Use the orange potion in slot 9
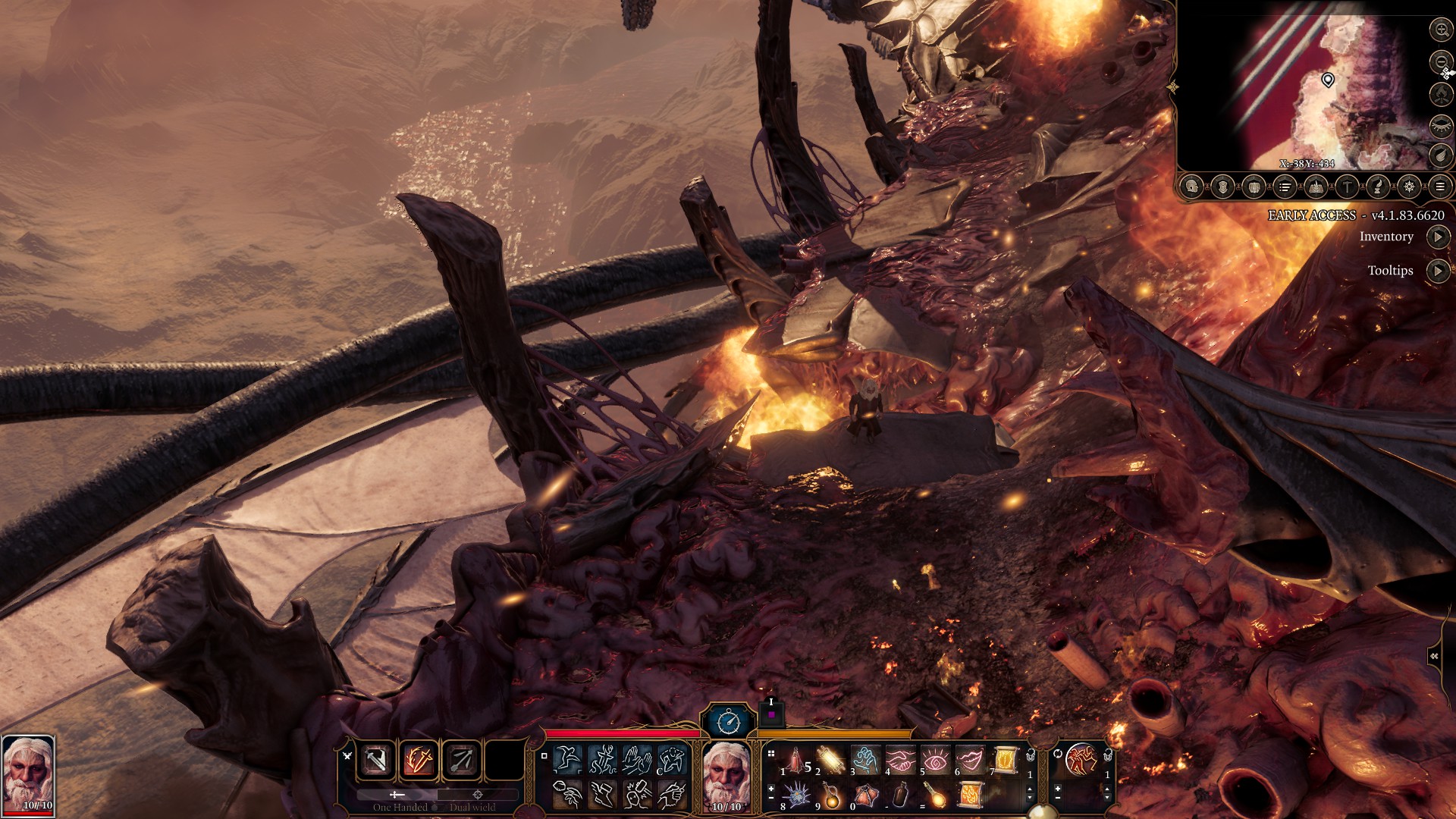This screenshot has height=819, width=1456. (x=831, y=795)
